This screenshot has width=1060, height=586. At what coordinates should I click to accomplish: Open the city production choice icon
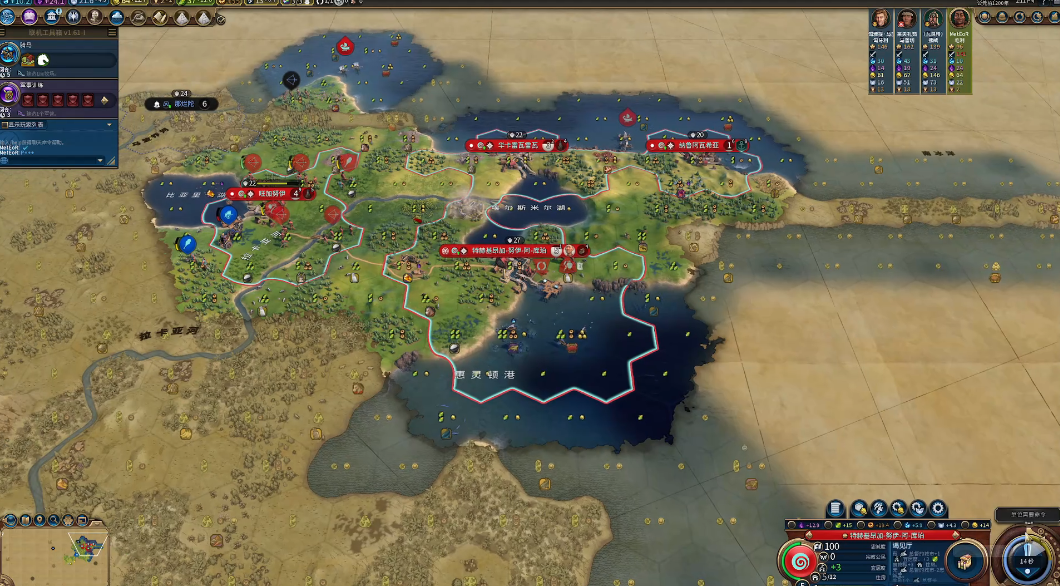[x=965, y=558]
